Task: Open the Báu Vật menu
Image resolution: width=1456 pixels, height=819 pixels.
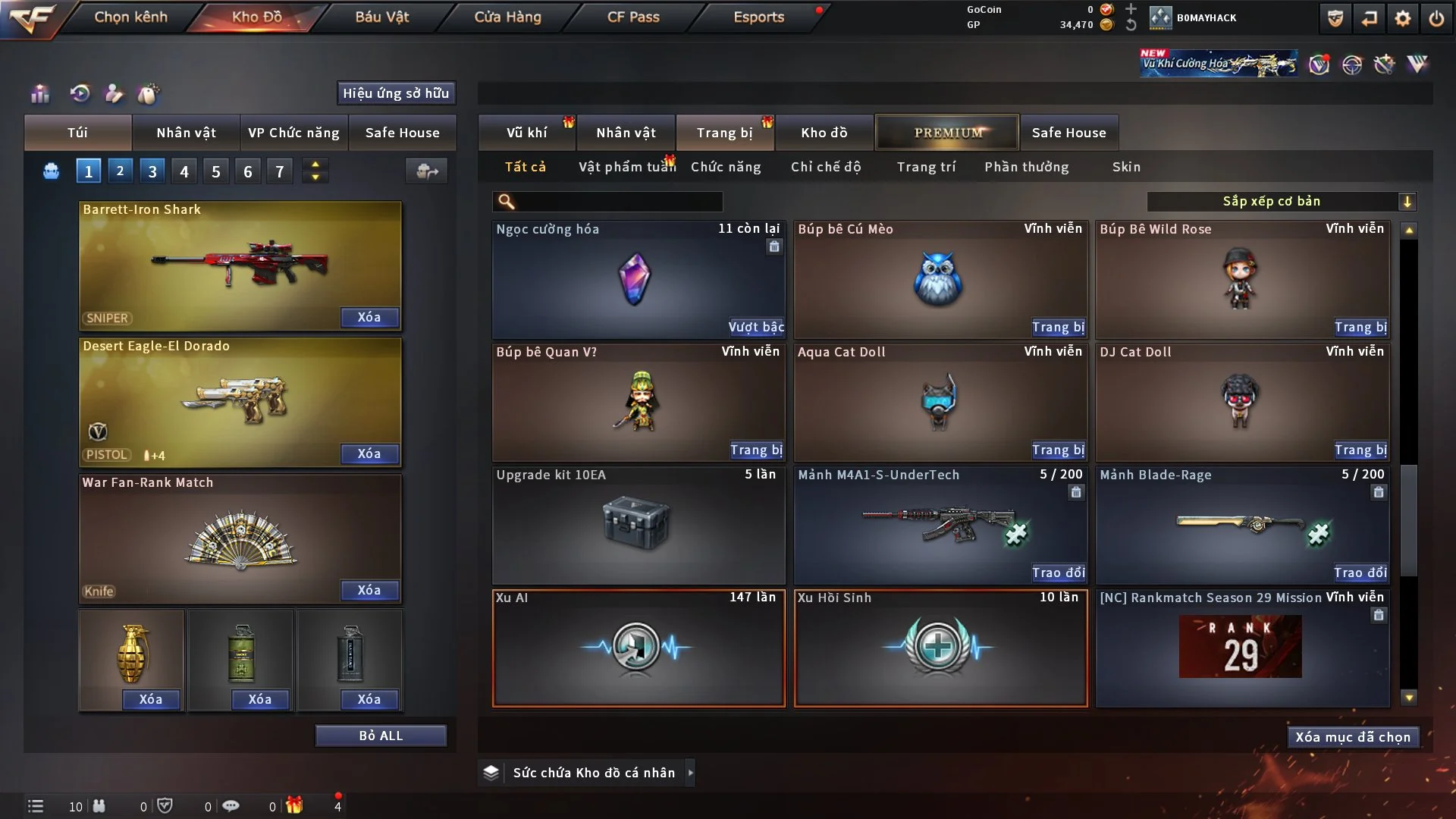Action: pos(381,17)
